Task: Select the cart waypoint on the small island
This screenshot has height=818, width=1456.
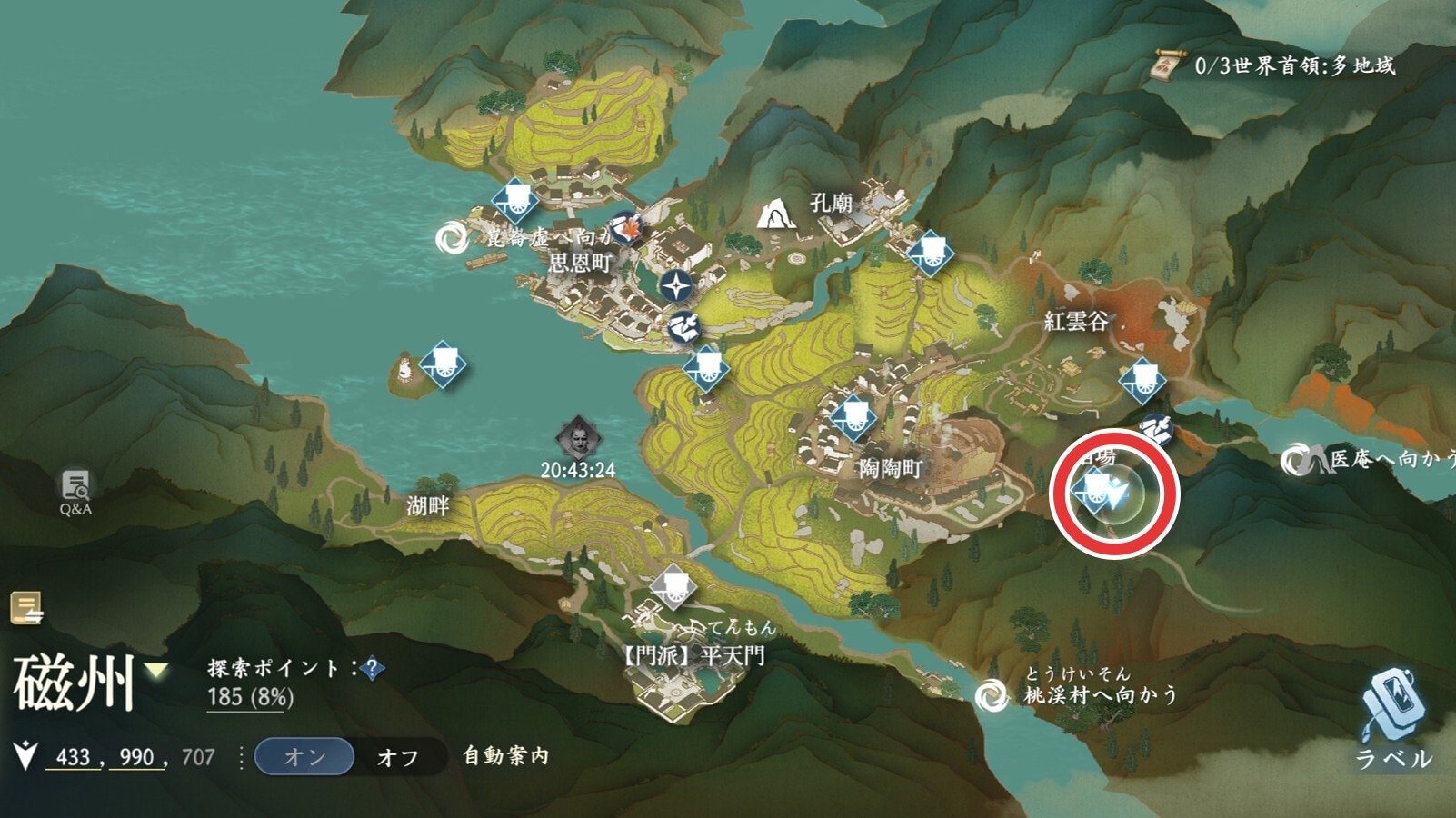Action: [443, 364]
